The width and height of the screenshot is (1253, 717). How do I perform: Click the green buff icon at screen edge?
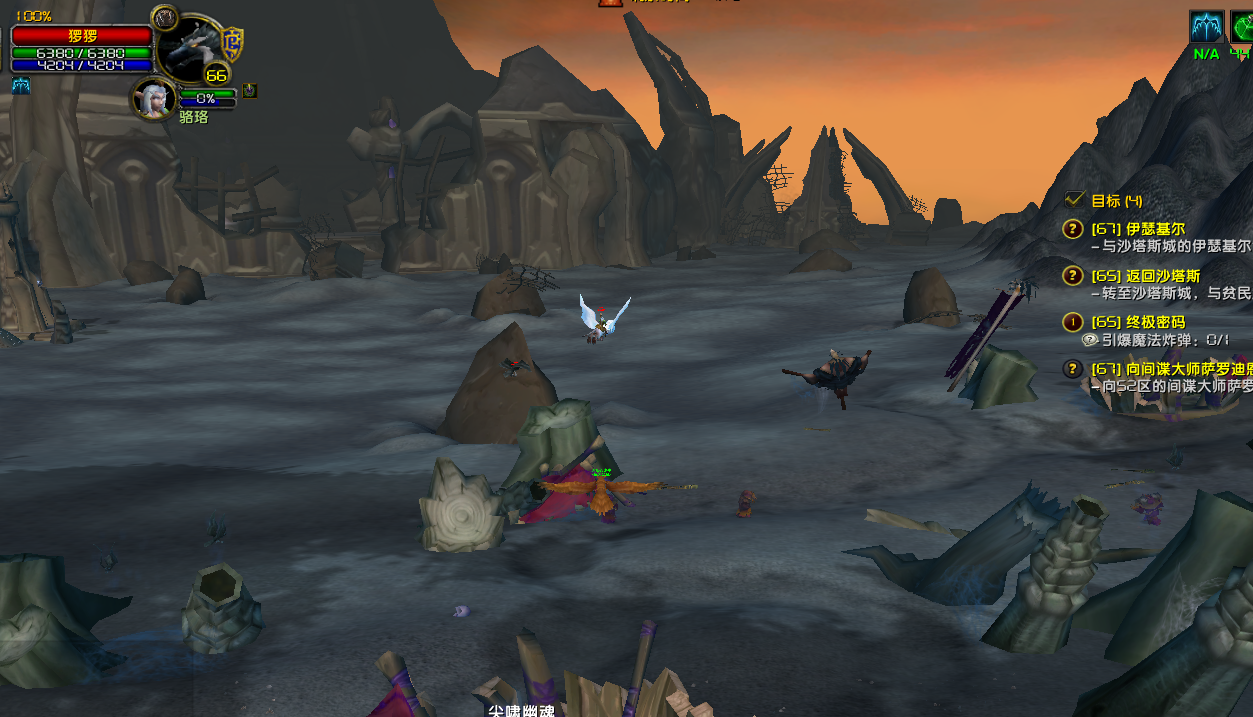1242,28
